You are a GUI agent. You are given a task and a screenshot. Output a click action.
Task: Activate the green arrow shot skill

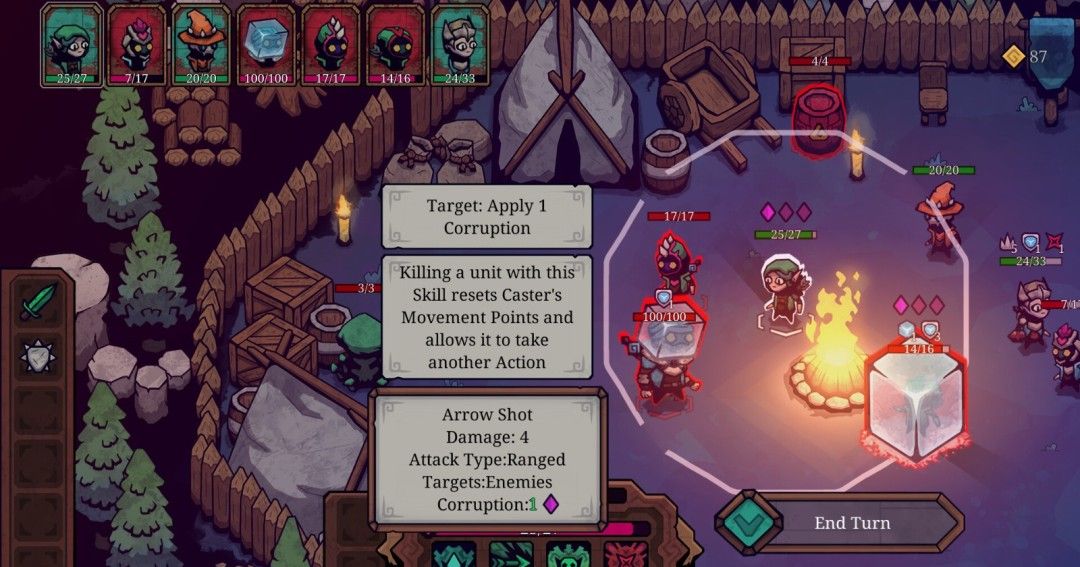(510, 555)
